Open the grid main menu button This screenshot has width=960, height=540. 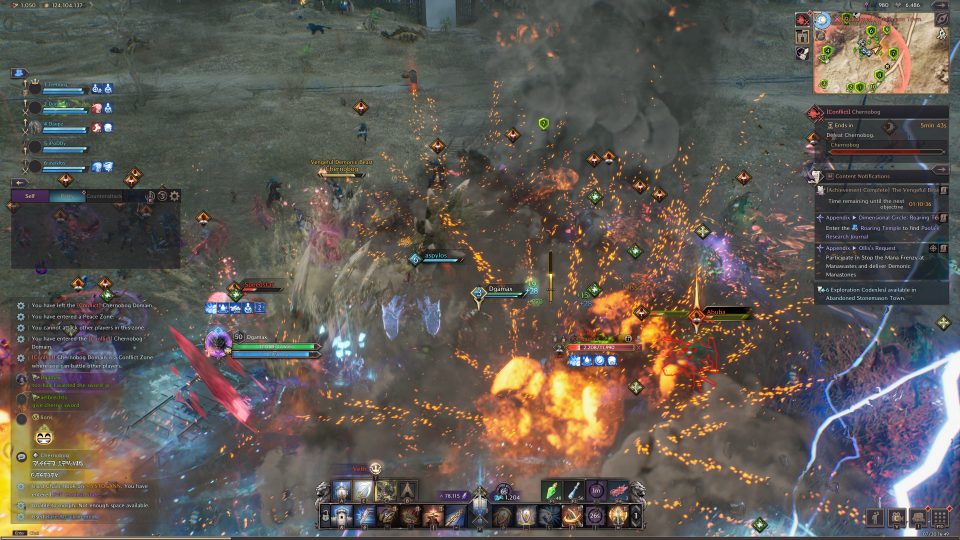(939, 517)
